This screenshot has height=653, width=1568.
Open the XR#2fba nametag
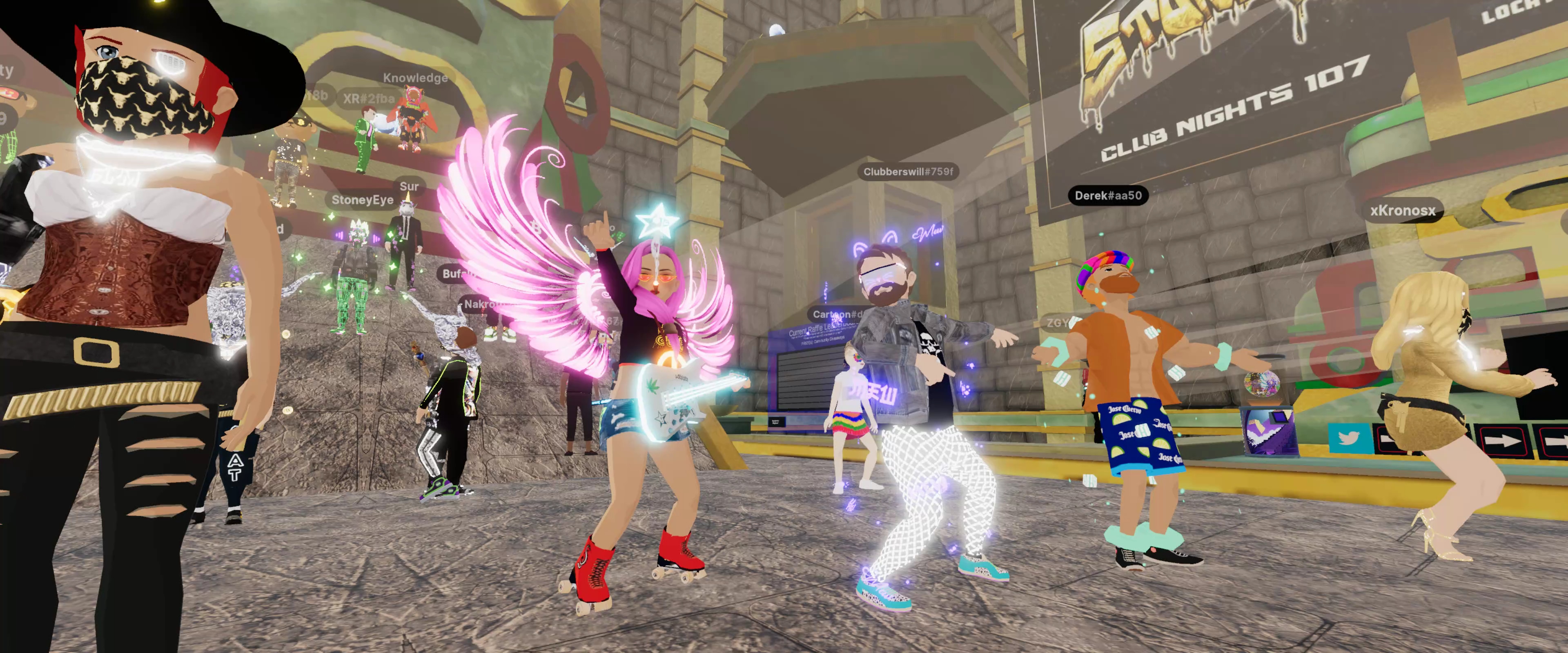tap(368, 98)
